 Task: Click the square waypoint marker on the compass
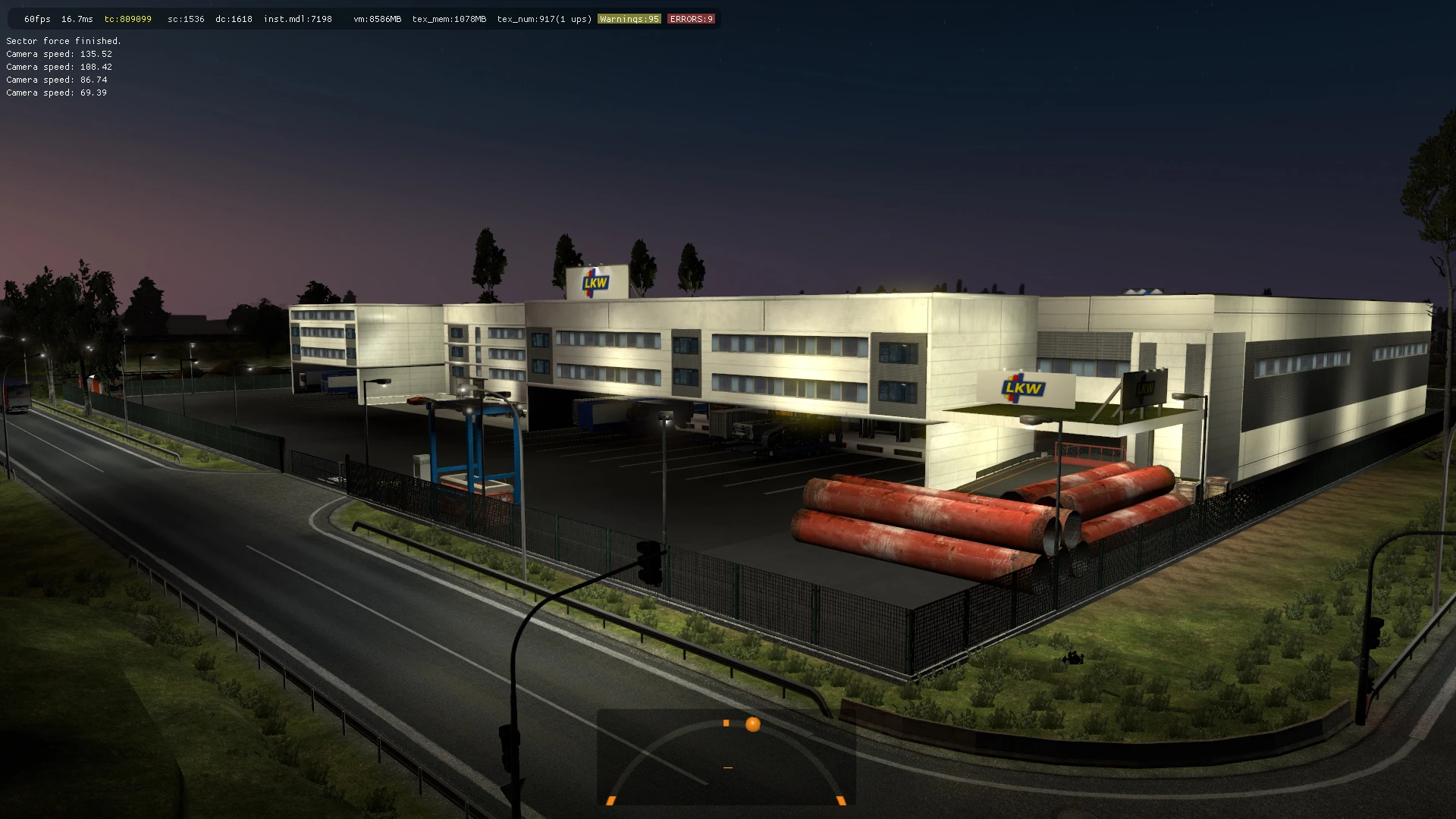point(726,723)
